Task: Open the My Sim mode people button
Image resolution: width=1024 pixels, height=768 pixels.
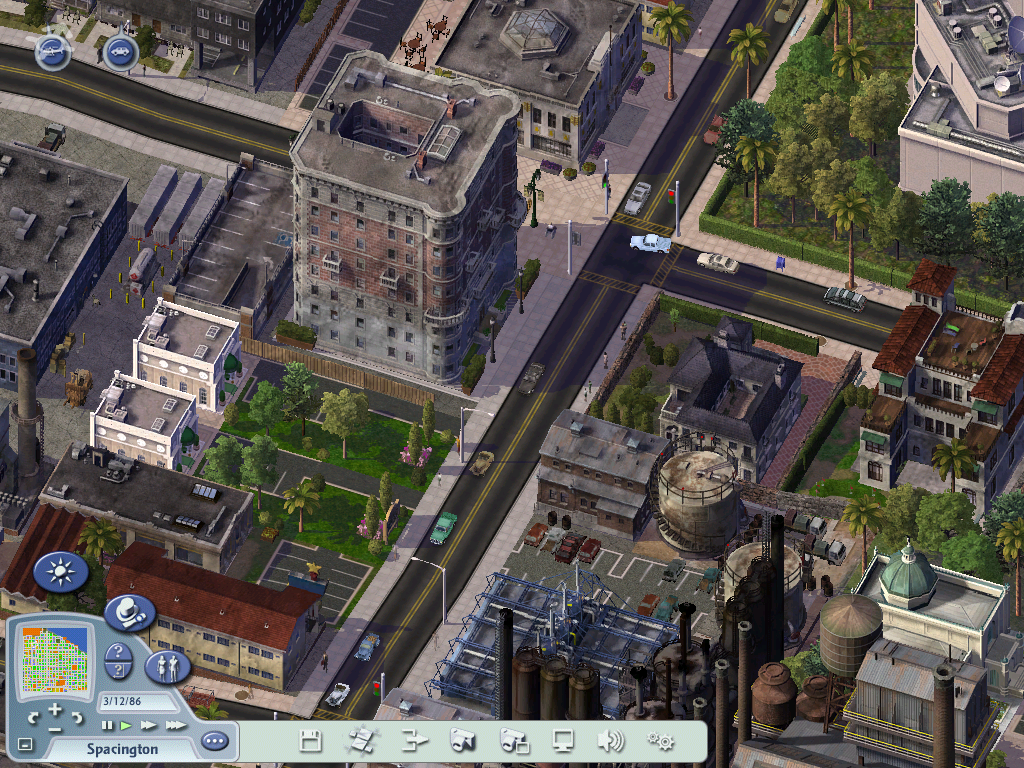Action: [167, 666]
